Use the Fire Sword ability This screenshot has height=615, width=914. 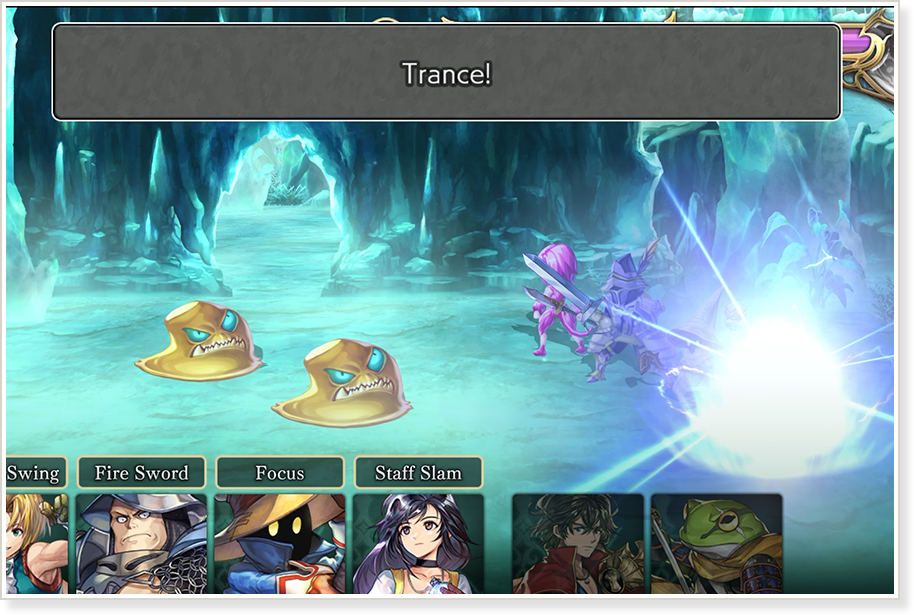click(x=141, y=473)
